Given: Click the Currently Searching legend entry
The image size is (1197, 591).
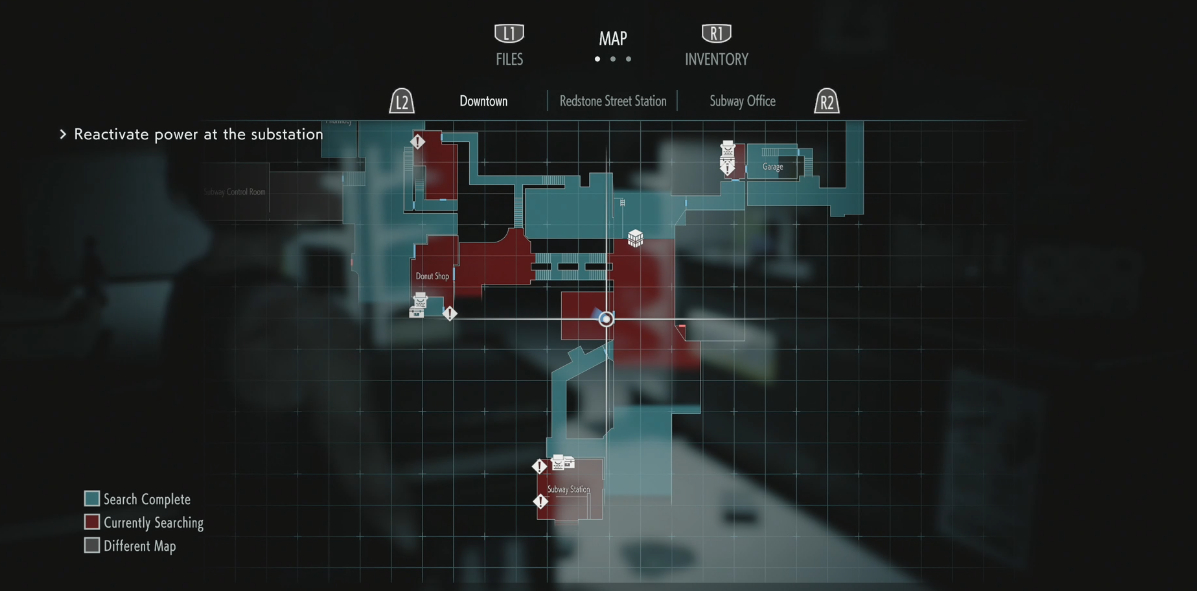Looking at the screenshot, I should pos(153,523).
